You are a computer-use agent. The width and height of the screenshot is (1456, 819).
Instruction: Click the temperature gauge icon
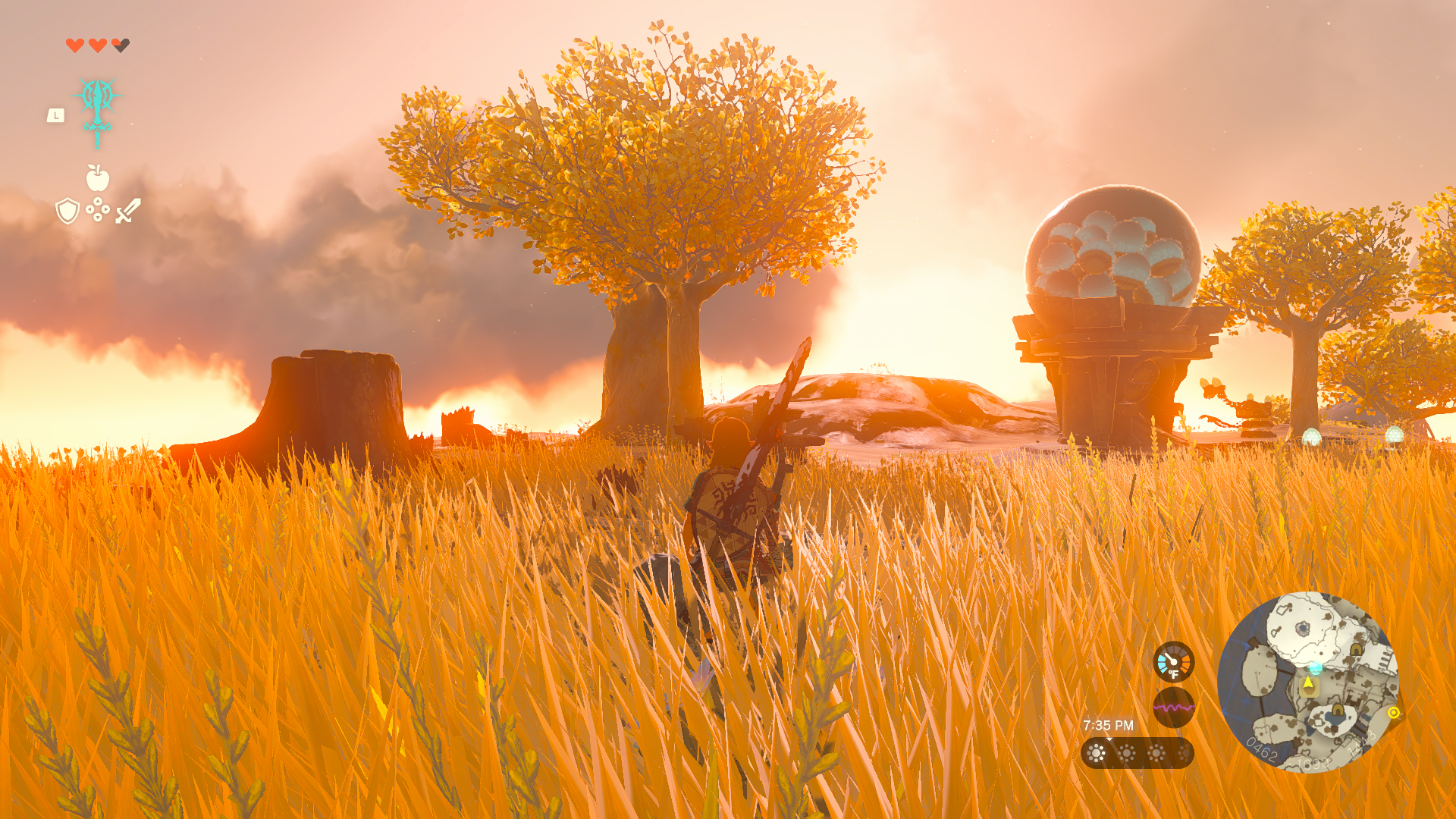[1173, 662]
